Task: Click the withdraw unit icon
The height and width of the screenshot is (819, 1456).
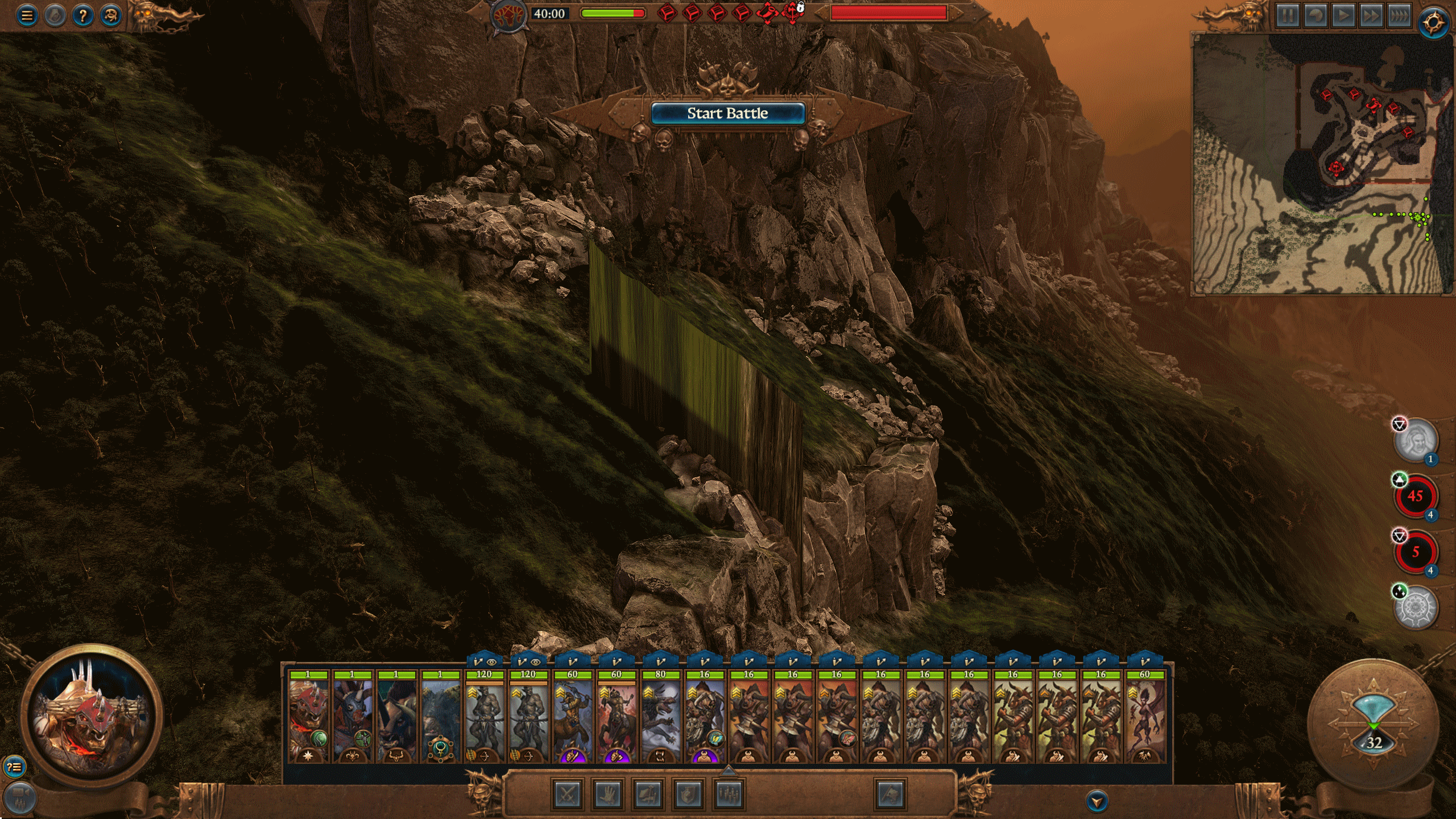Action: pos(649,794)
